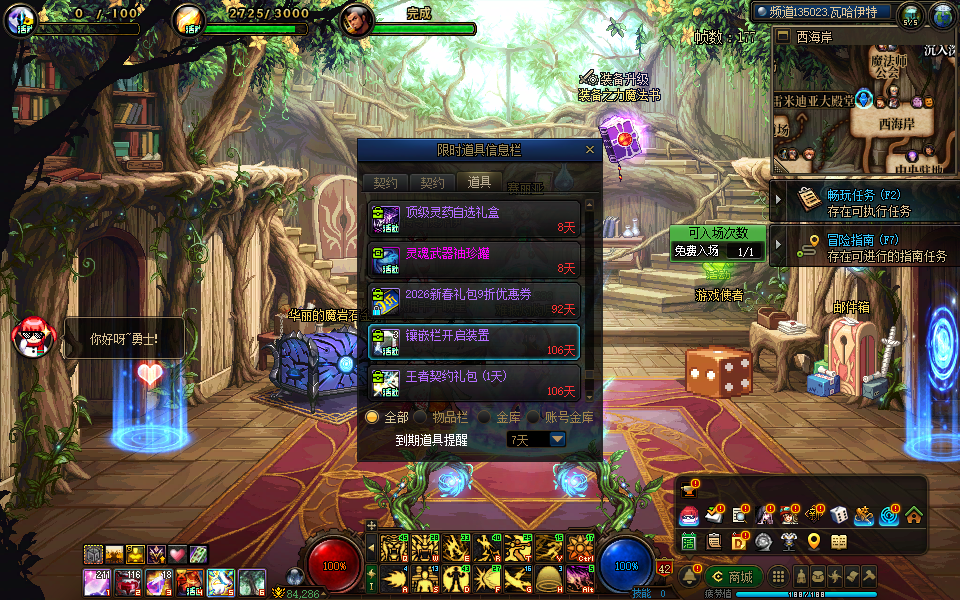Select the 顶级灵药自选礼盒 item row

[x=474, y=219]
